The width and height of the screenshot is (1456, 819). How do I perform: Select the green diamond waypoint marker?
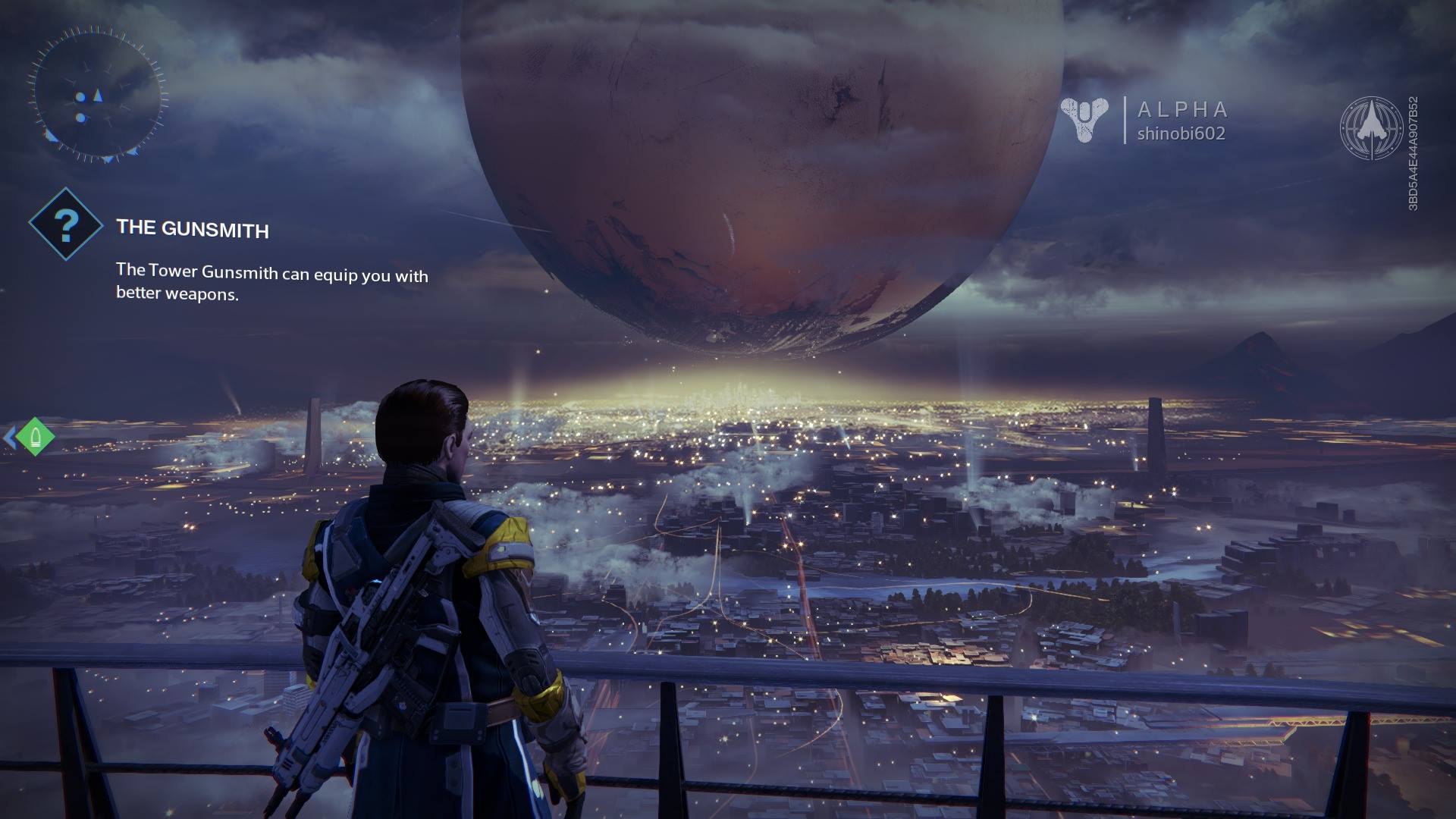tap(34, 437)
